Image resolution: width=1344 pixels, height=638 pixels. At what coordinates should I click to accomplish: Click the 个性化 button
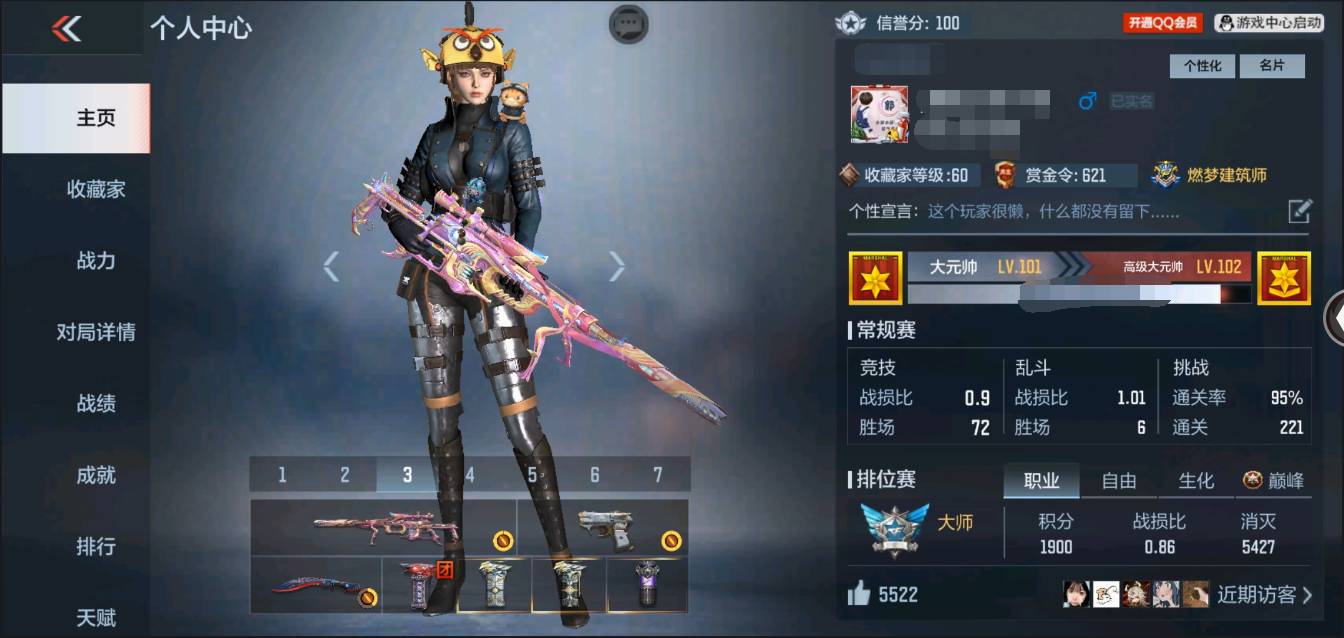(x=1202, y=66)
